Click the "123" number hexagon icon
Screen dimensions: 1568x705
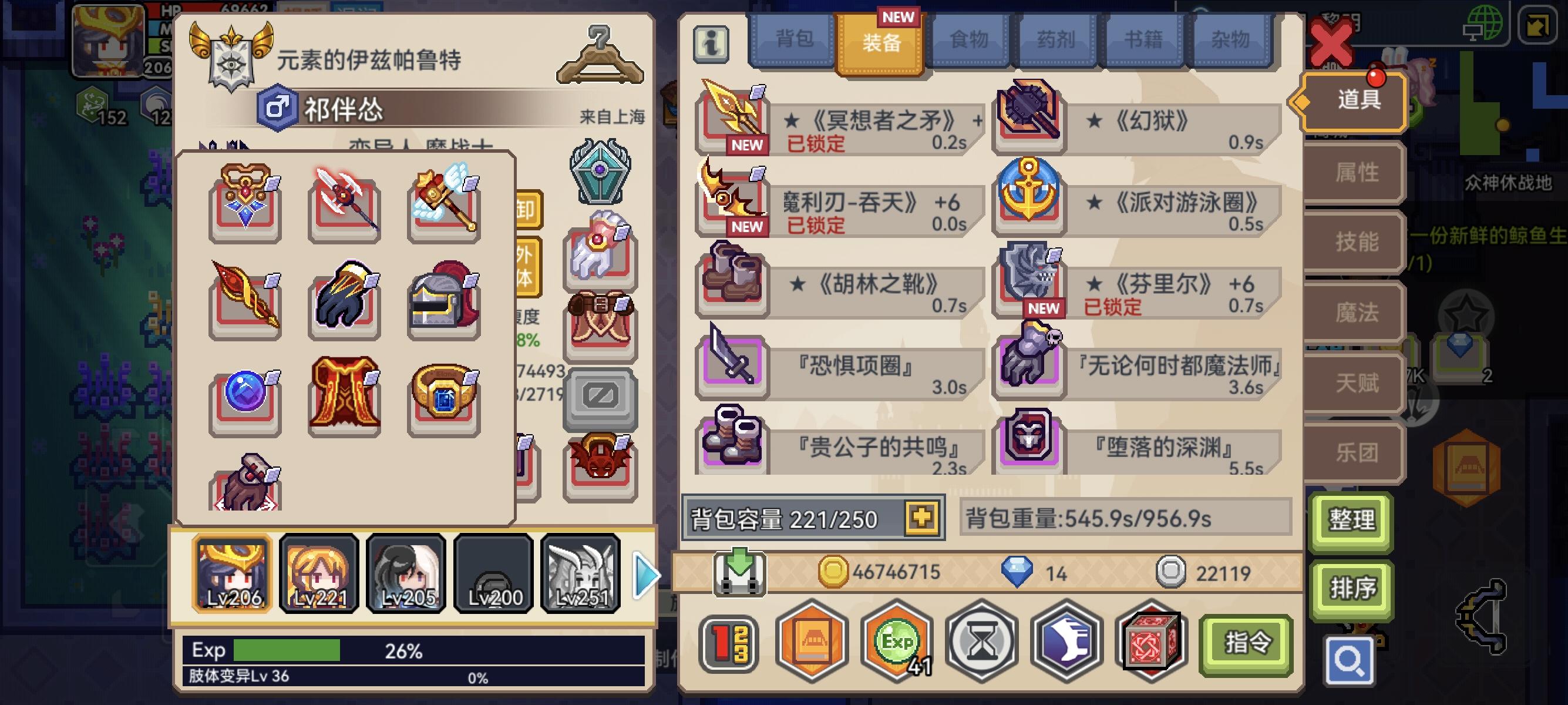coord(728,642)
